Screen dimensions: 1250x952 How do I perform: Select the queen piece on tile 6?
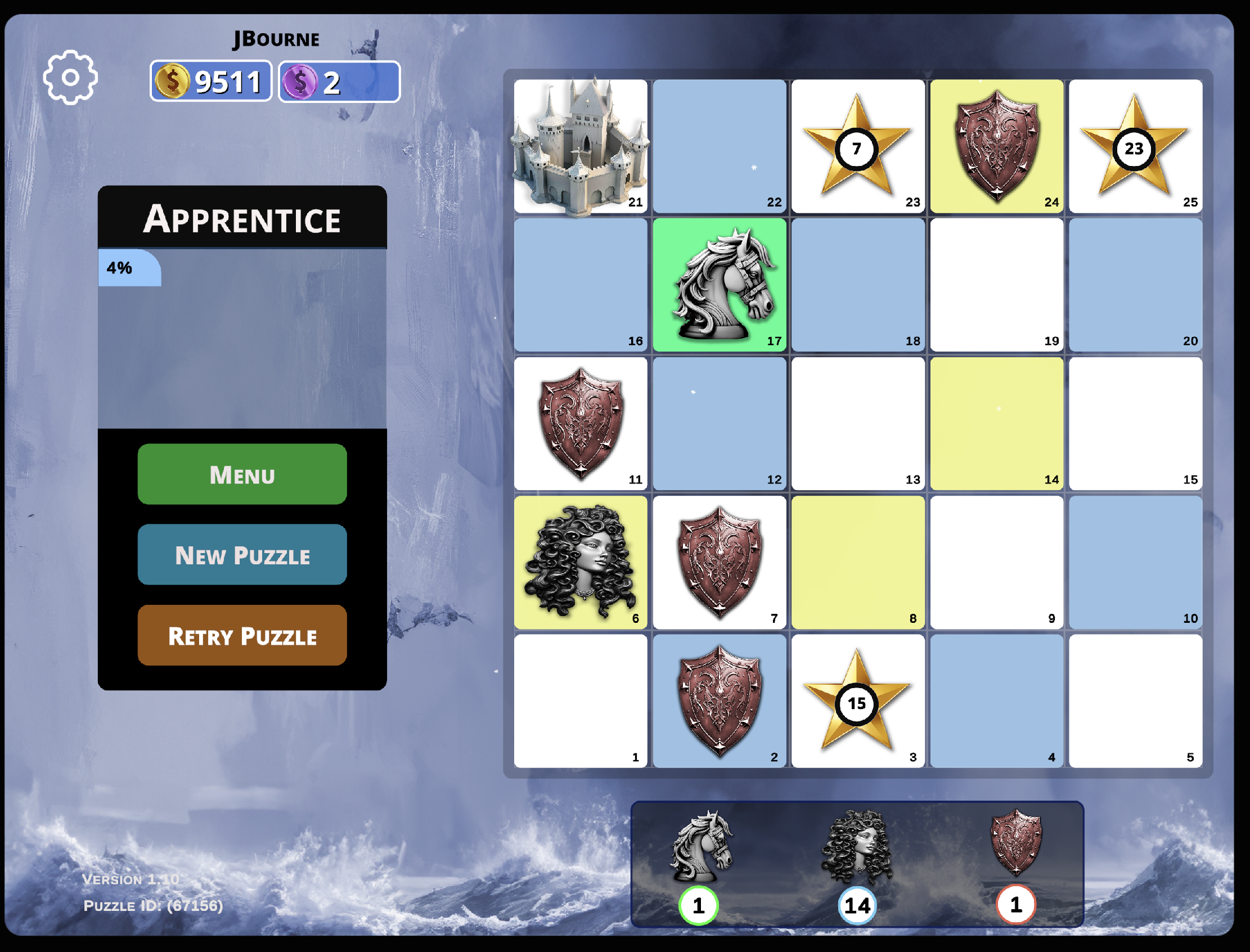pos(579,562)
